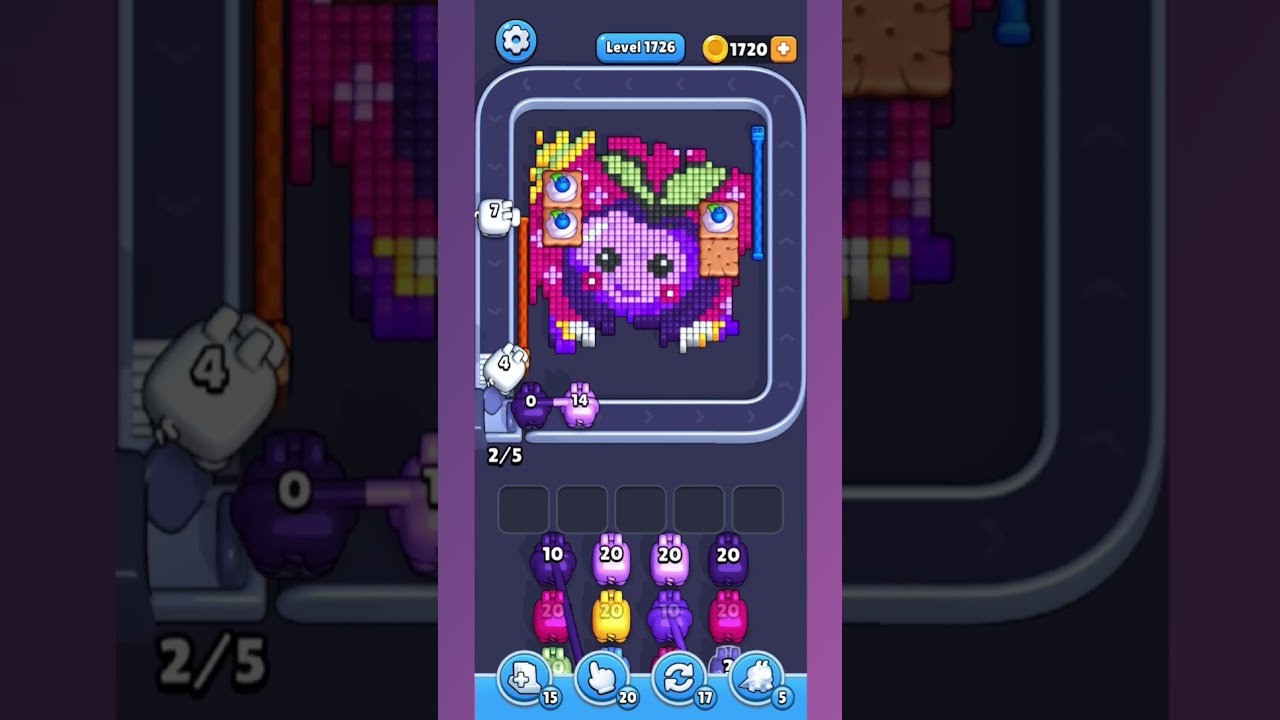
Task: Tap the gold coin counter icon
Action: coord(716,47)
